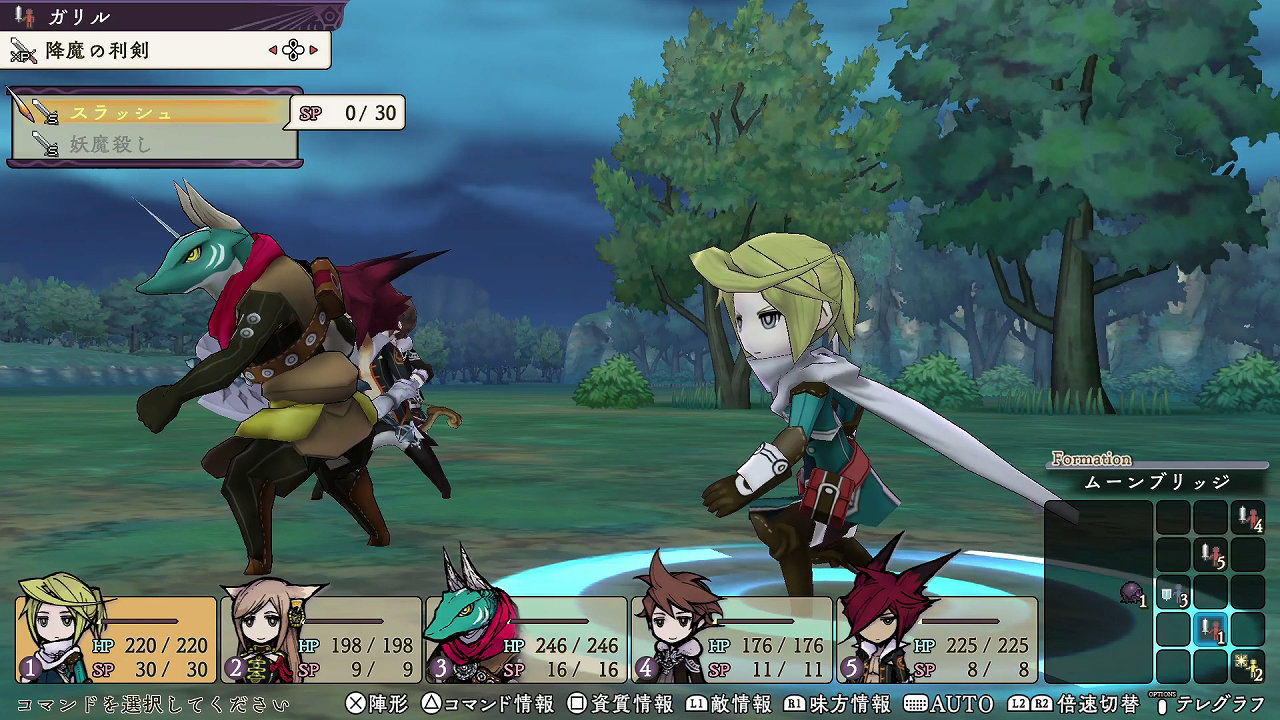Switch weapon with the right red arrow
The image size is (1280, 720).
click(313, 49)
